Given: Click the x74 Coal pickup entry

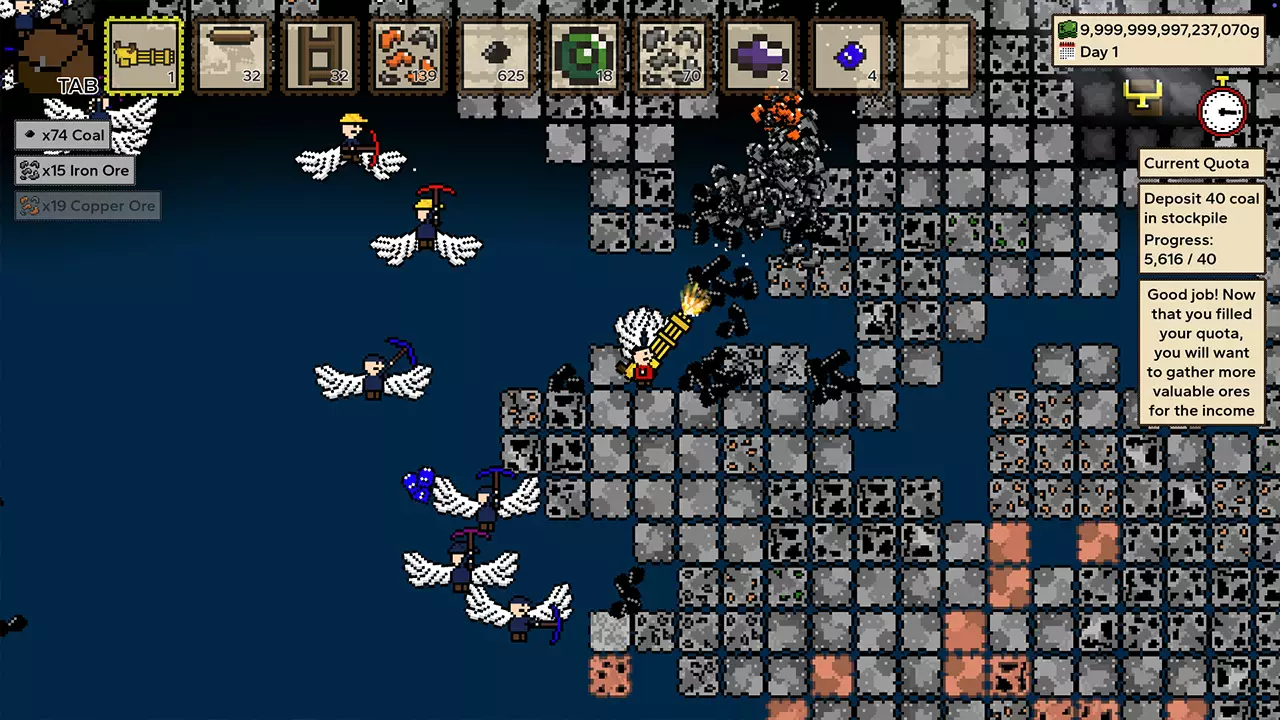Looking at the screenshot, I should (62, 135).
